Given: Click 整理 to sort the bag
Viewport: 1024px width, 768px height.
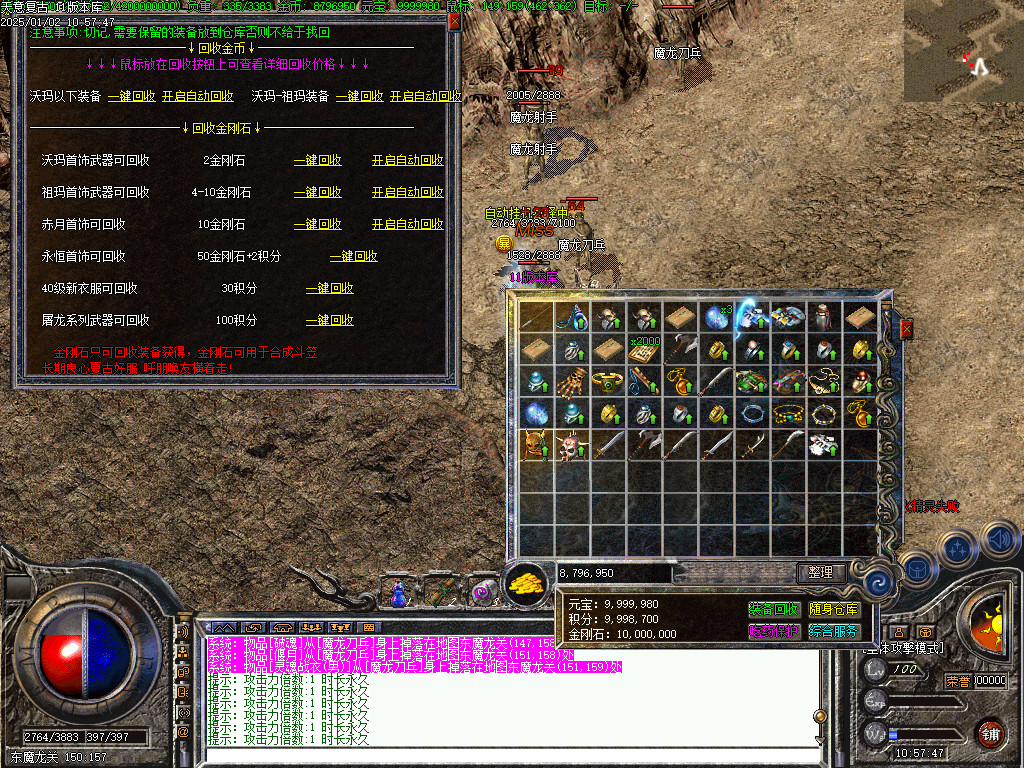Looking at the screenshot, I should (x=821, y=573).
